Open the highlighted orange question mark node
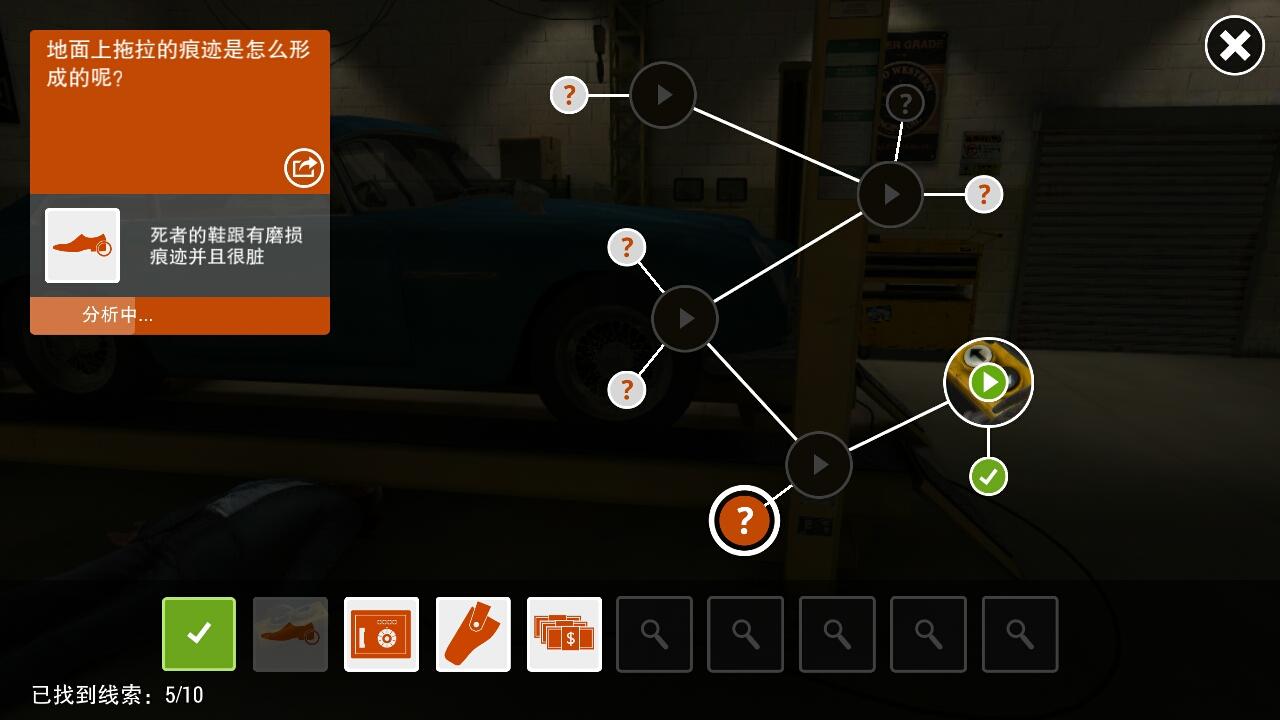This screenshot has height=720, width=1280. (744, 520)
